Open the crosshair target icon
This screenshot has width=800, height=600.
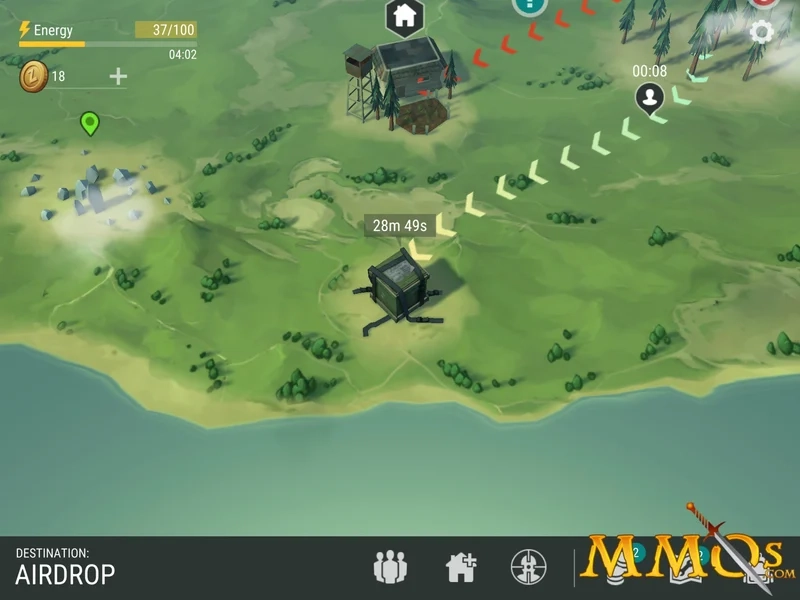(x=528, y=567)
